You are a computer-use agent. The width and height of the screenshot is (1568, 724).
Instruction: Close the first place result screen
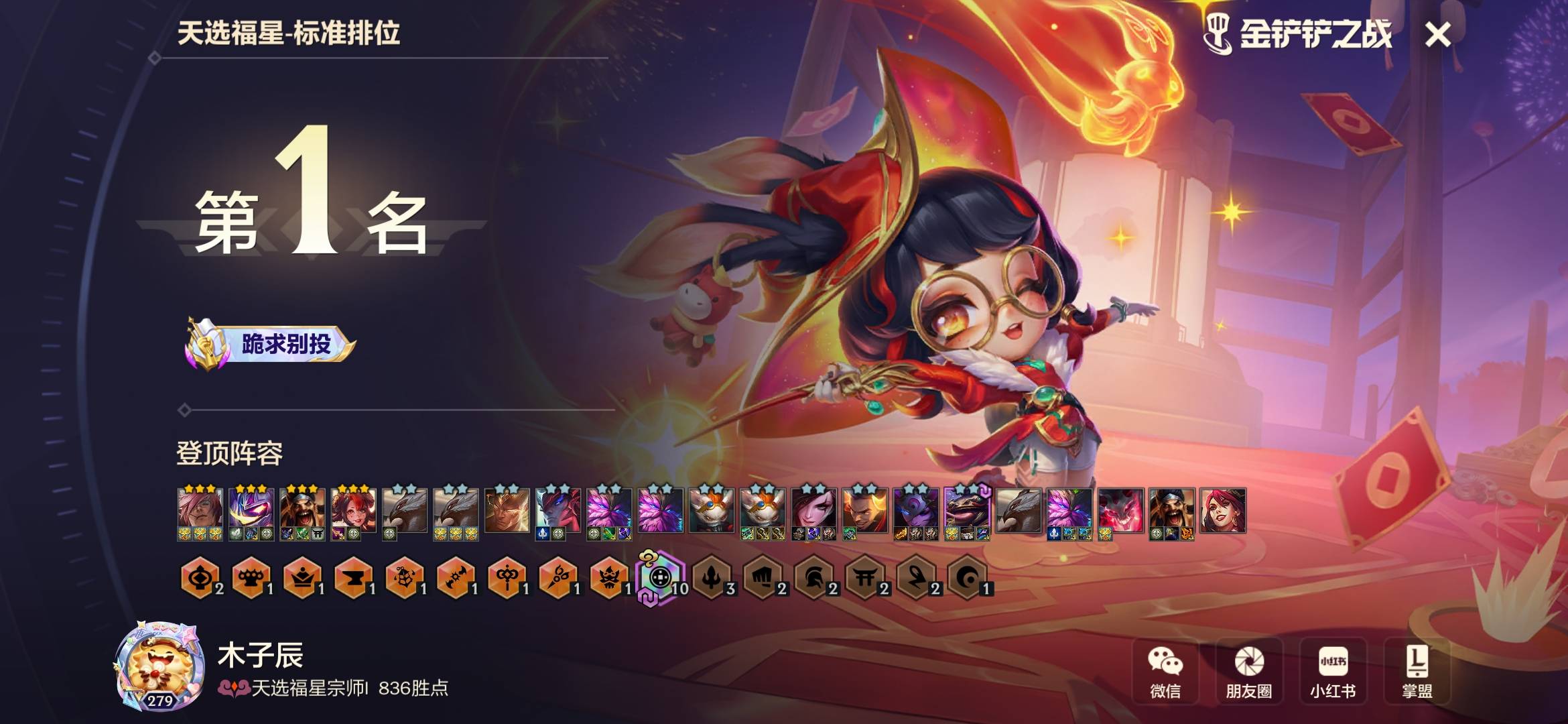pos(1438,35)
